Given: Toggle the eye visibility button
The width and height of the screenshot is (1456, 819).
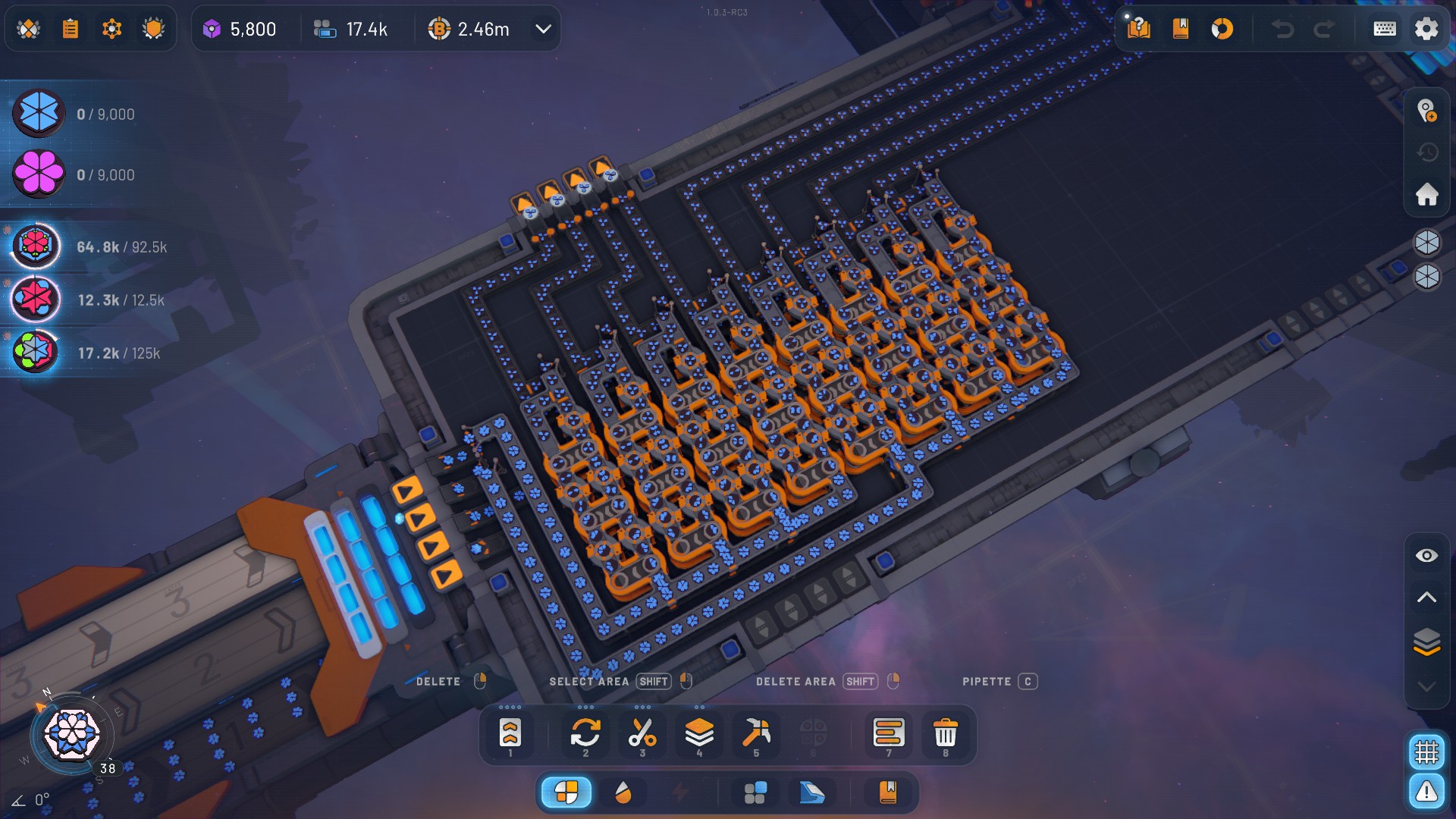Looking at the screenshot, I should point(1426,556).
